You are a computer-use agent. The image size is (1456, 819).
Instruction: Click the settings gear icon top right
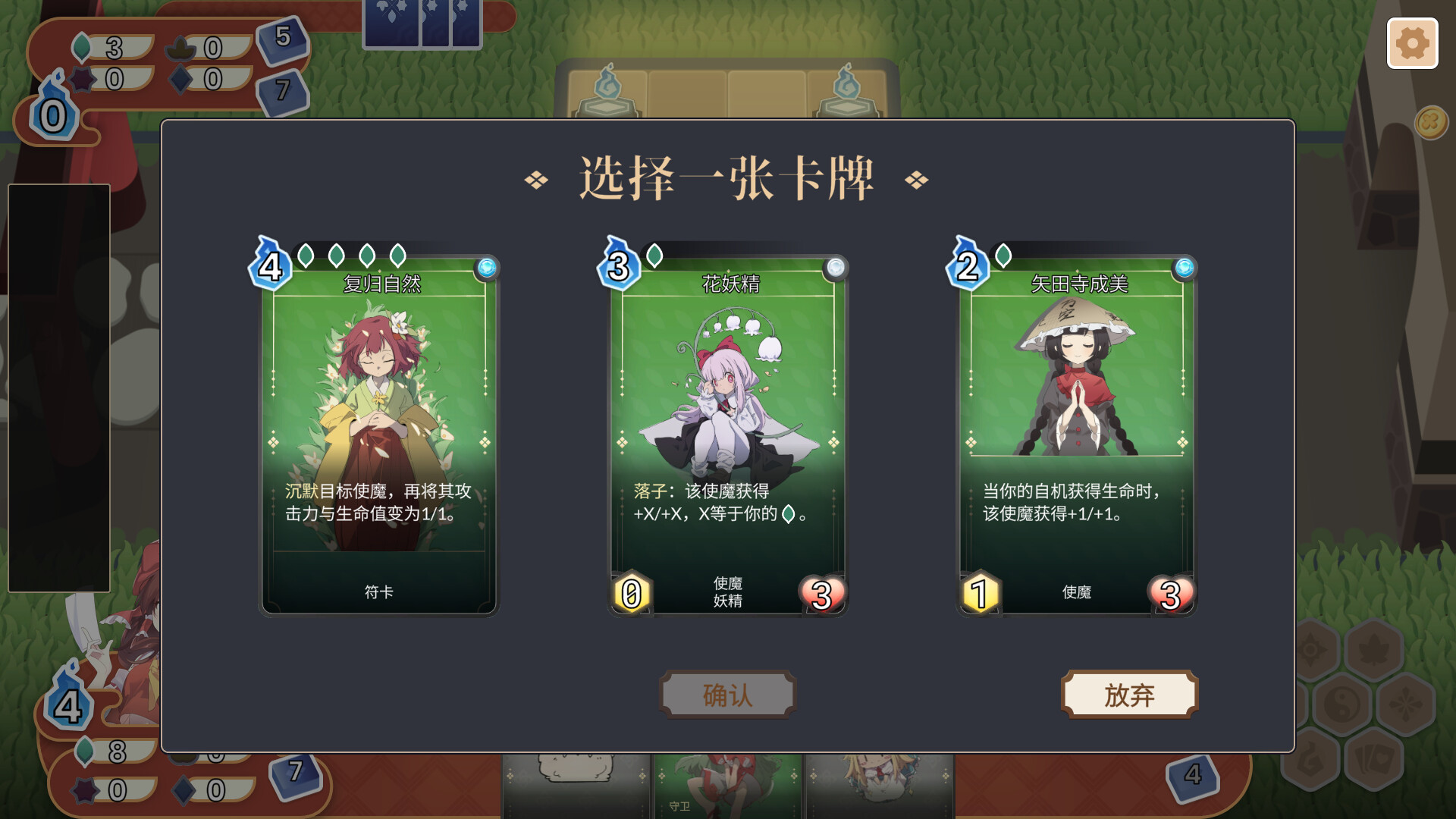1413,44
